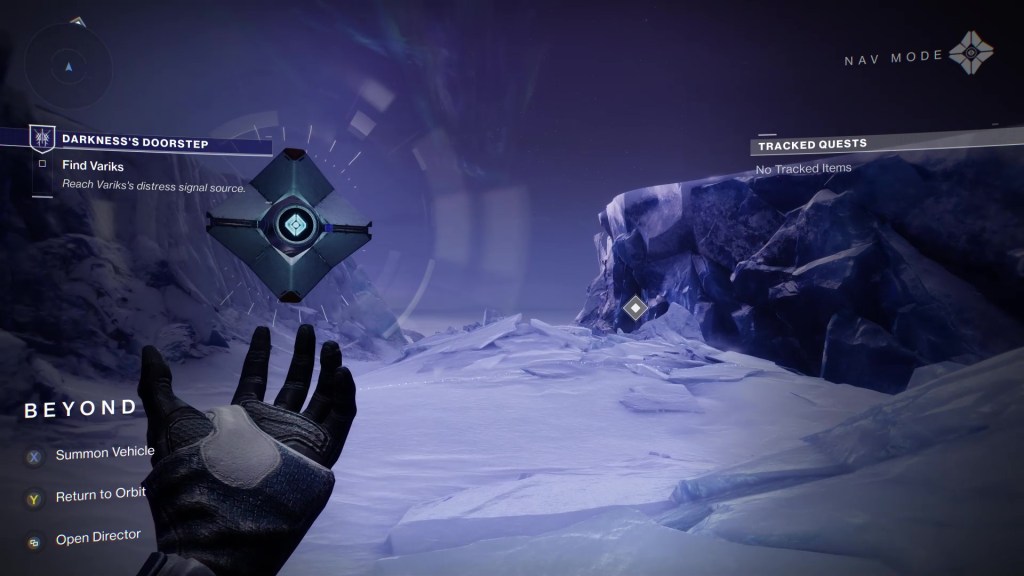Click the Find Variks objective checkbox

pos(42,164)
